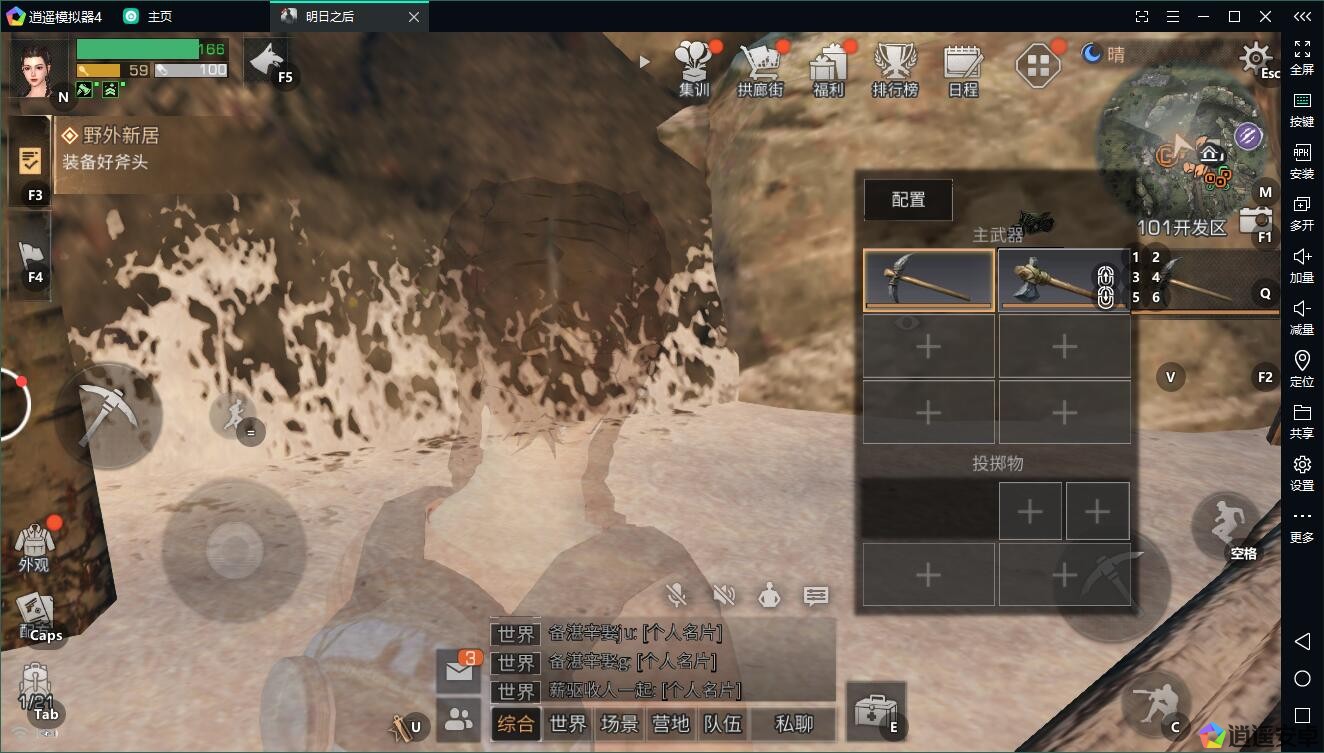Screen dimensions: 1324x753
Task: Open emulator 设置 in the right sidebar
Action: (x=1302, y=472)
